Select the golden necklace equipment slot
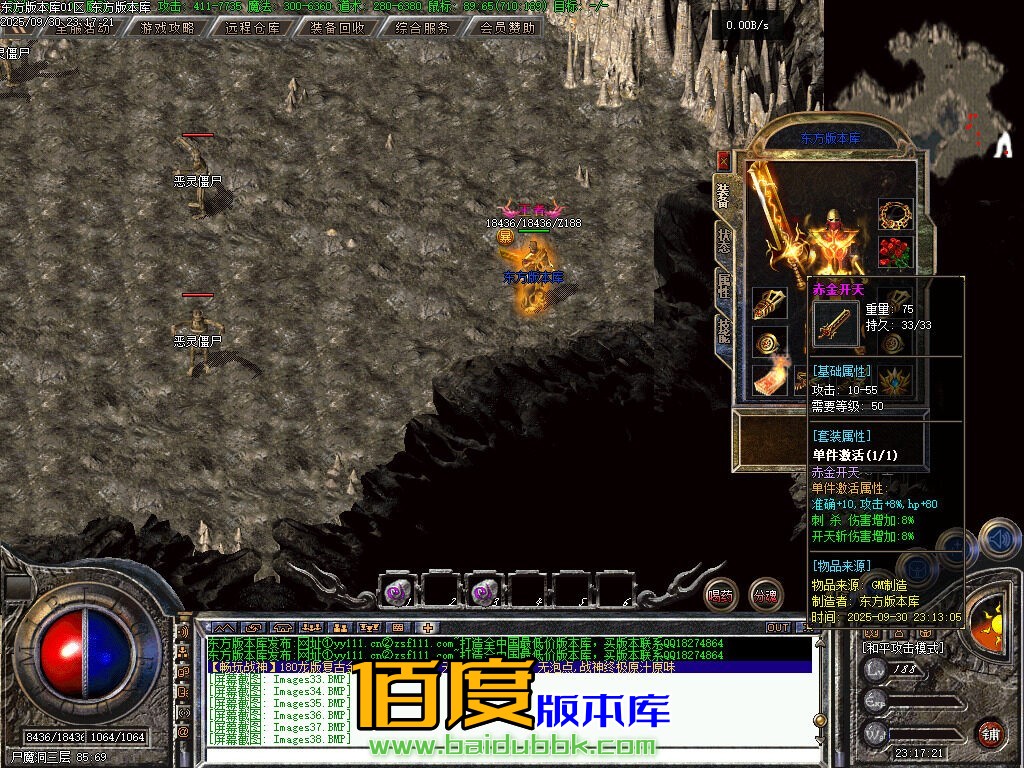 896,215
